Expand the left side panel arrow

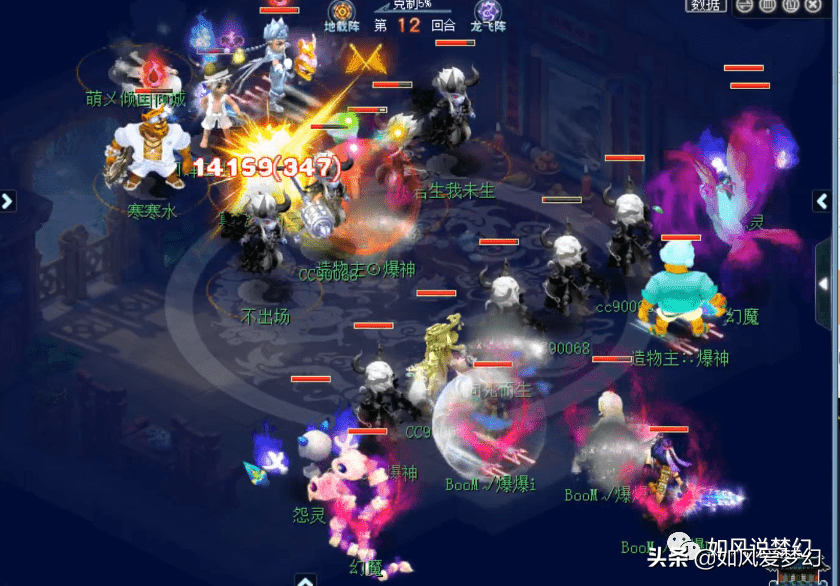click(x=7, y=201)
